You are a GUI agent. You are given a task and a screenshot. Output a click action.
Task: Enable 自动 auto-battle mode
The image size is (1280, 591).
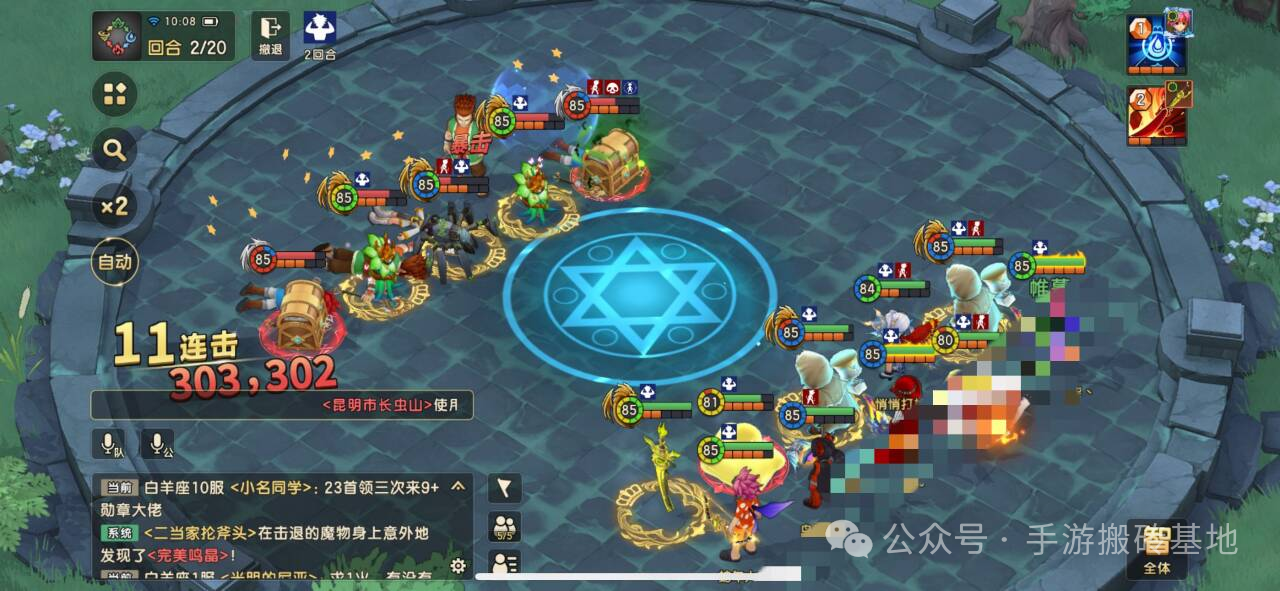[115, 263]
